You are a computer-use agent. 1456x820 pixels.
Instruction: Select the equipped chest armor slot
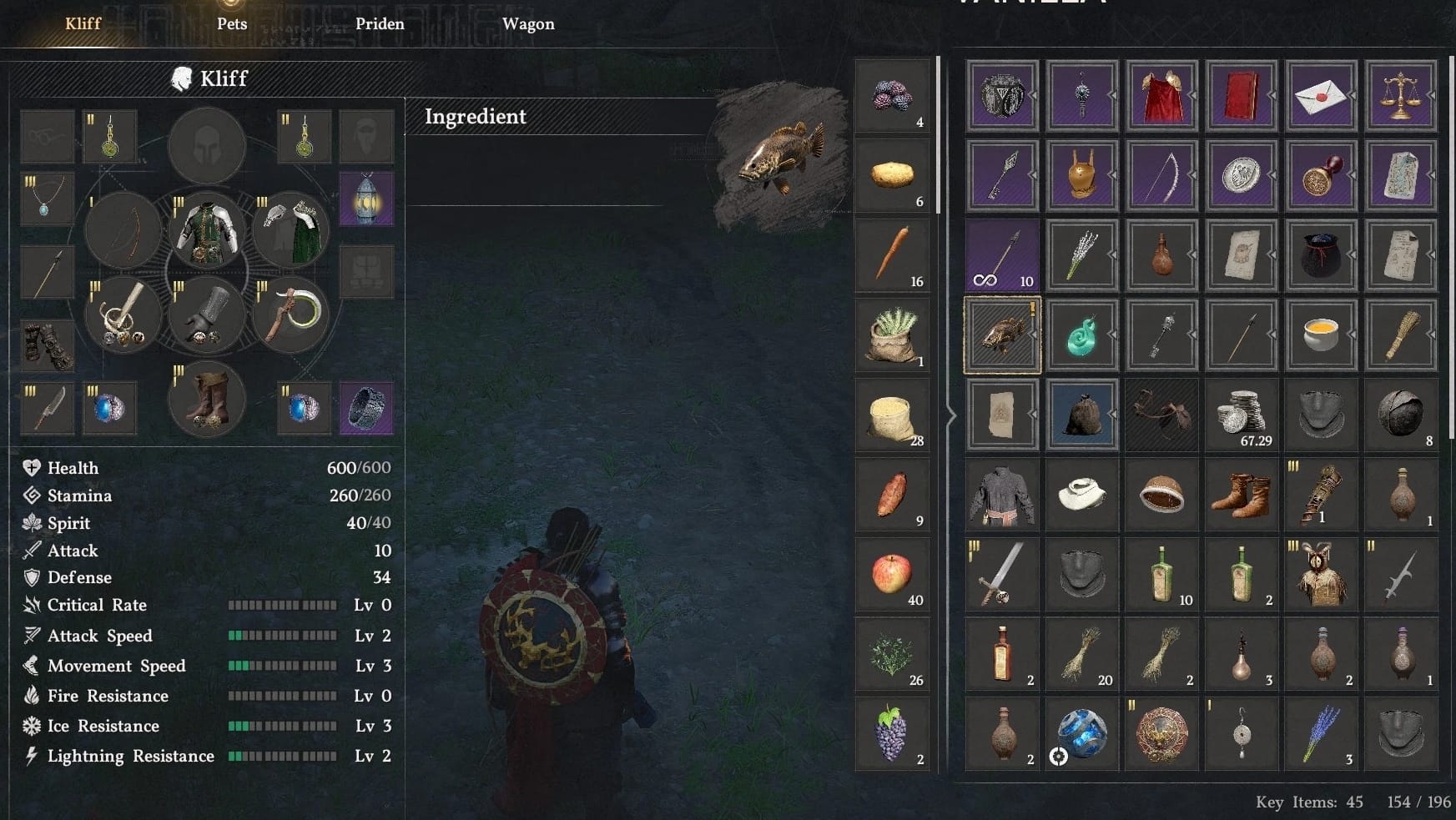coord(207,231)
